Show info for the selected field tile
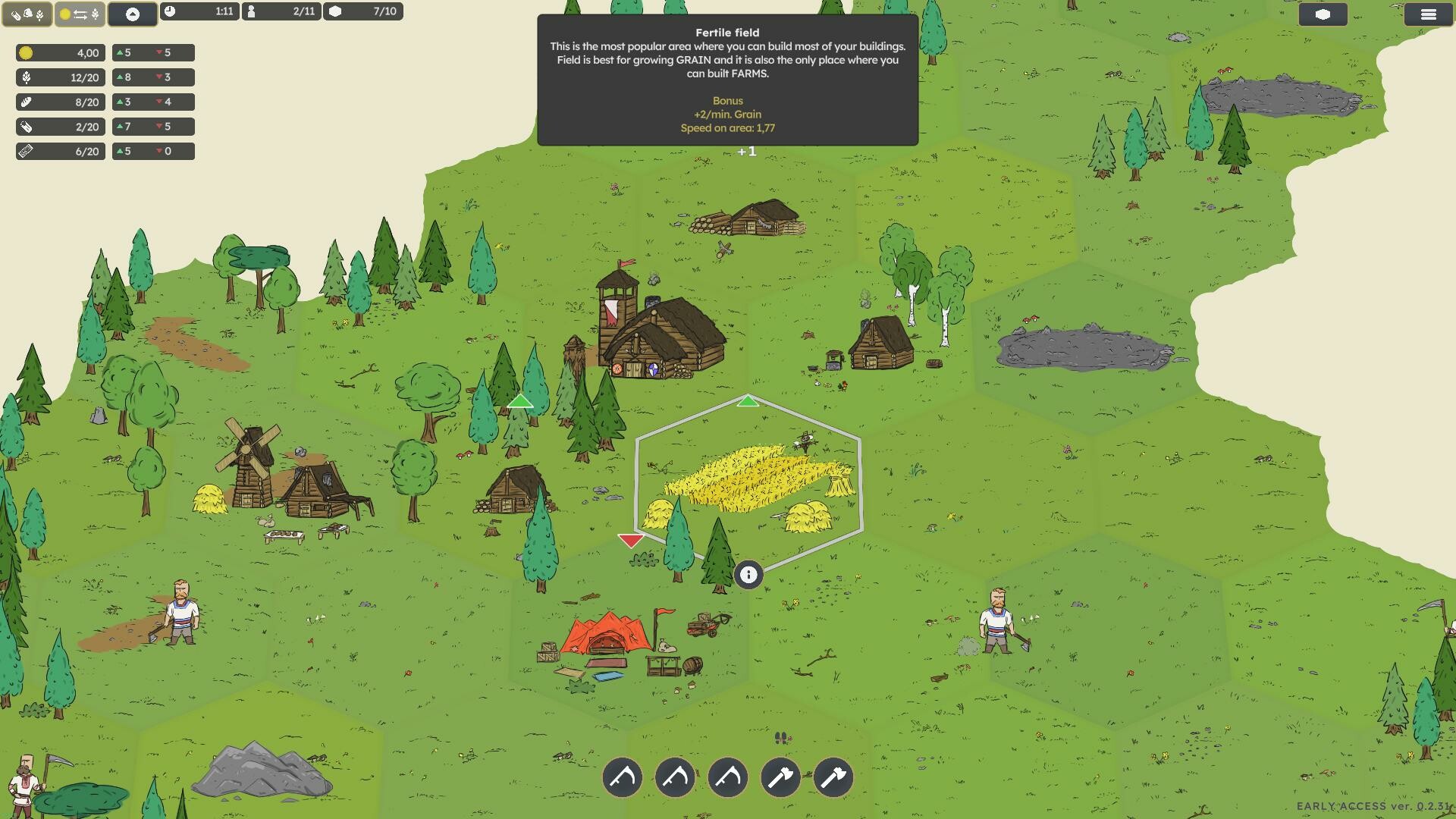Viewport: 1456px width, 819px height. (748, 575)
